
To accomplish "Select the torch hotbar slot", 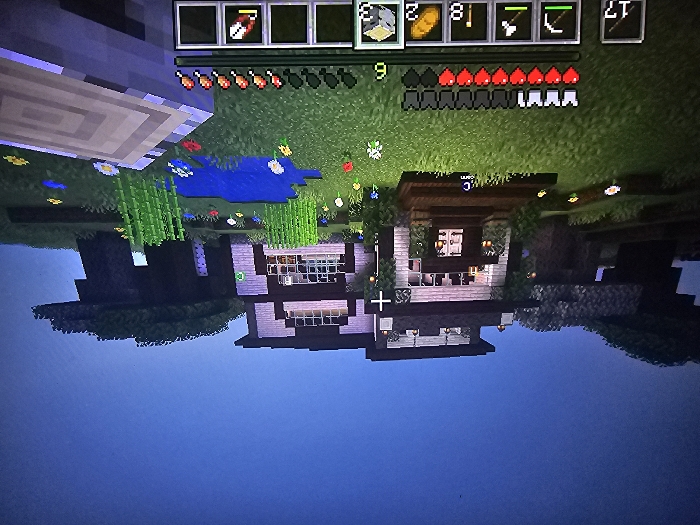I will (469, 23).
